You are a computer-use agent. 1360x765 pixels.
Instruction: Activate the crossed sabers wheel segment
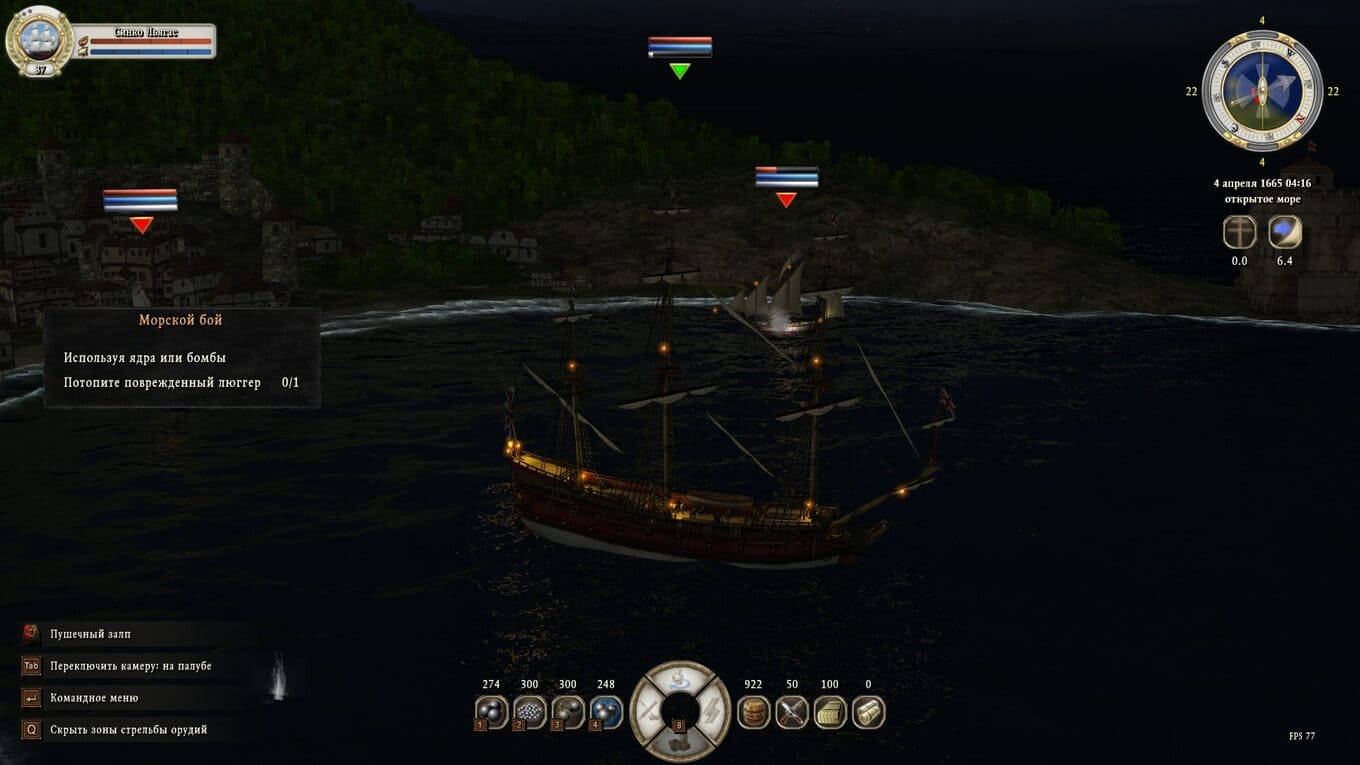click(x=649, y=711)
